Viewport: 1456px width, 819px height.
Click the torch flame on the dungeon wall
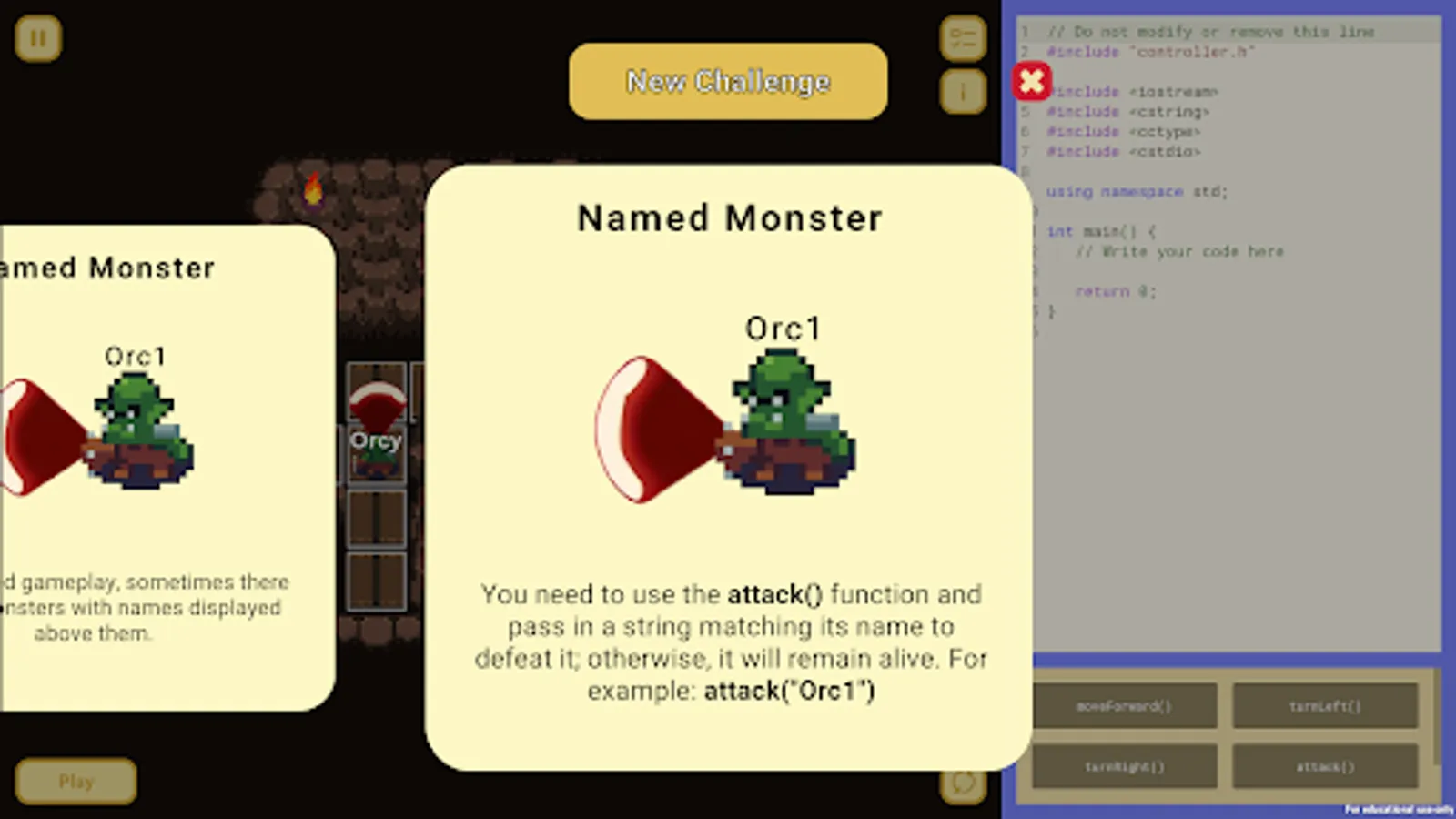[x=314, y=188]
